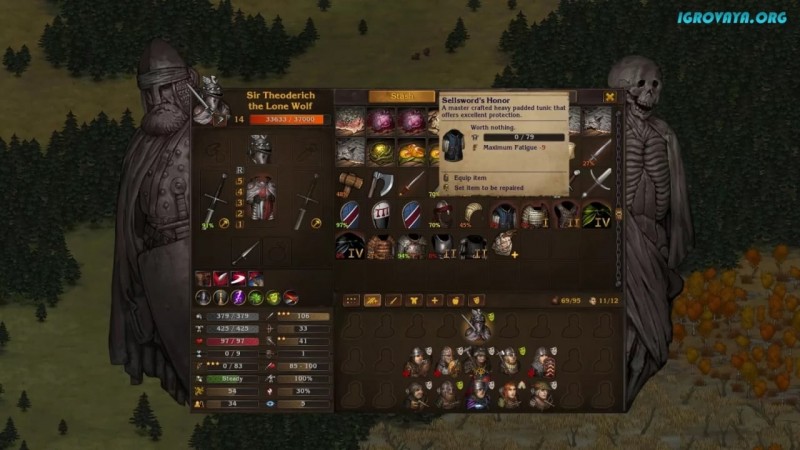Image resolution: width=800 pixels, height=450 pixels.
Task: Close the character inventory screen
Action: (610, 97)
